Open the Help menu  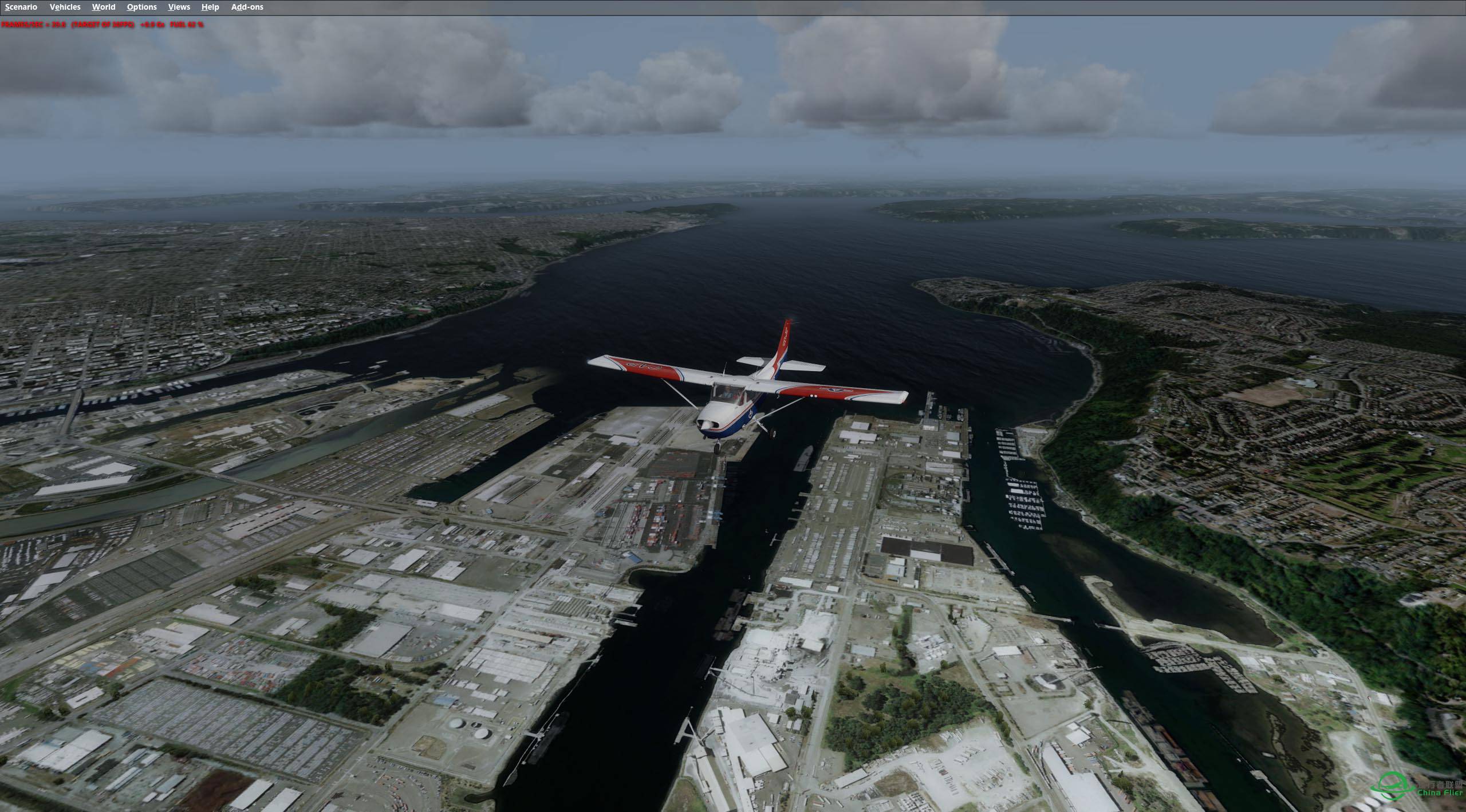click(210, 7)
